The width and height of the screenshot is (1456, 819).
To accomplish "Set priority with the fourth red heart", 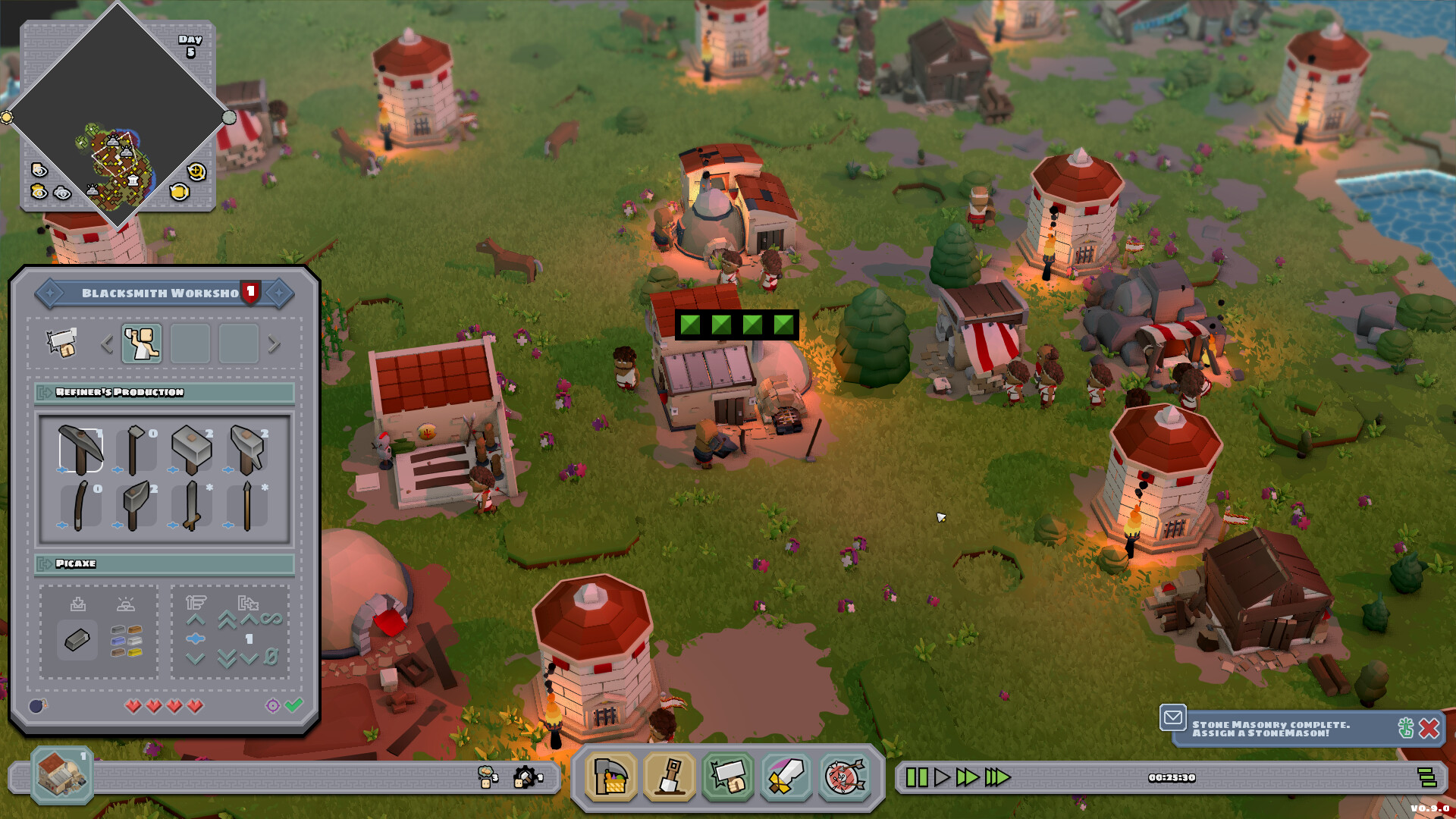I will coord(194,704).
